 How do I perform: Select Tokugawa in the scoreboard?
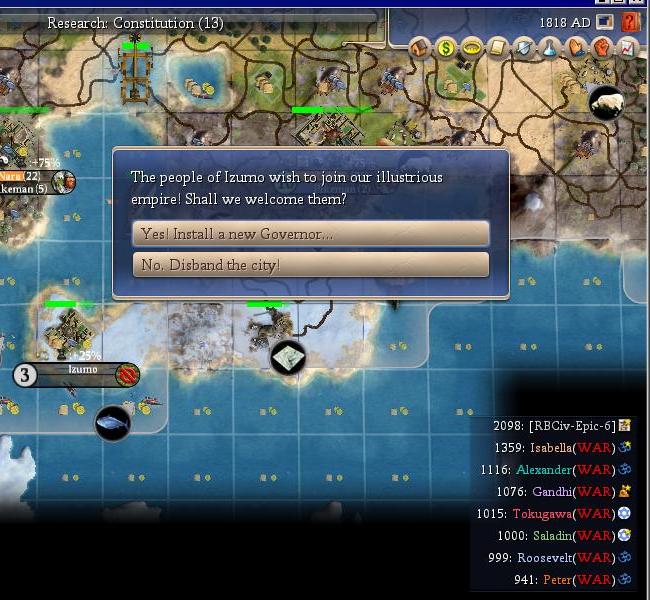click(x=543, y=514)
